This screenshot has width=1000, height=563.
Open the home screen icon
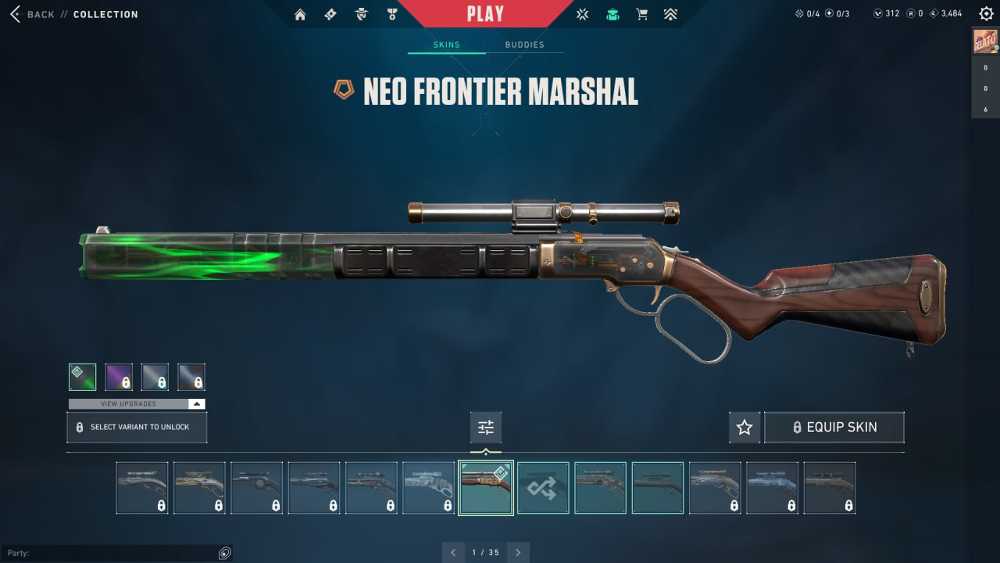point(300,14)
